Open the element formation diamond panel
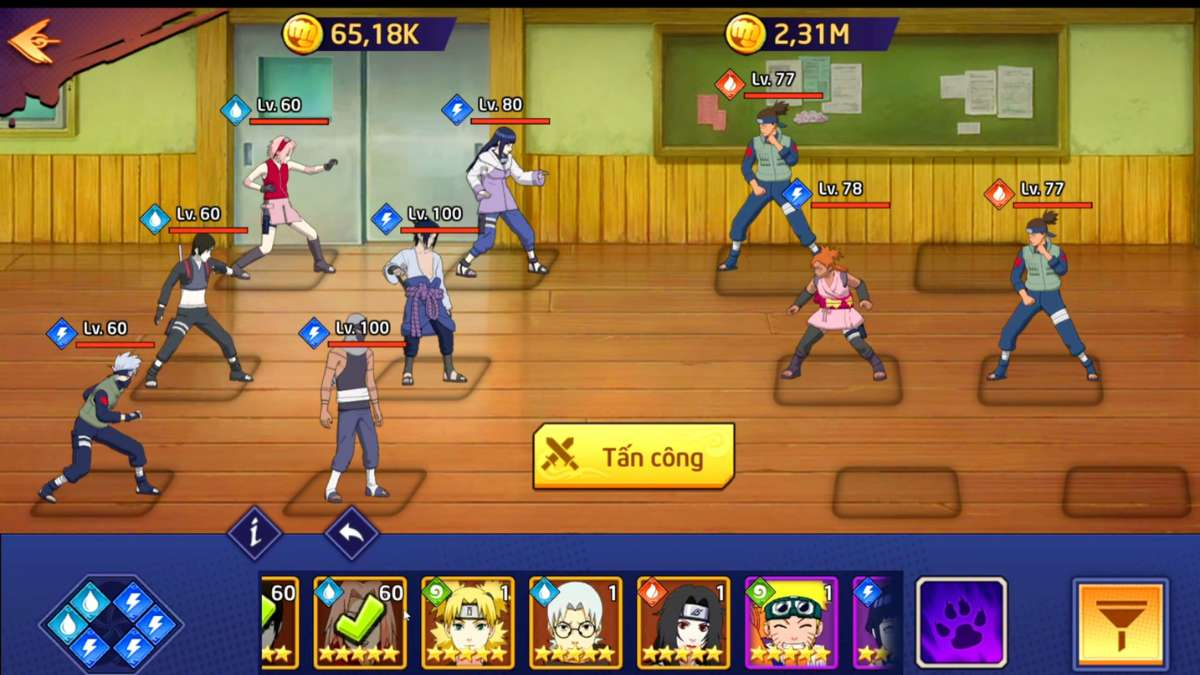 (110, 623)
